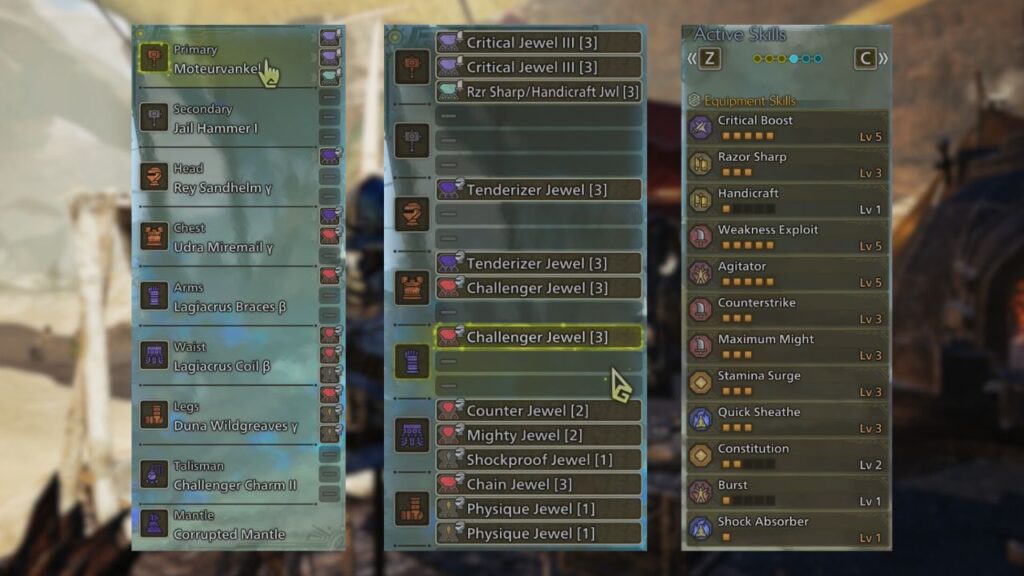Image resolution: width=1024 pixels, height=576 pixels.
Task: Choose the Counter Jewel [2] decoration
Action: tap(538, 411)
